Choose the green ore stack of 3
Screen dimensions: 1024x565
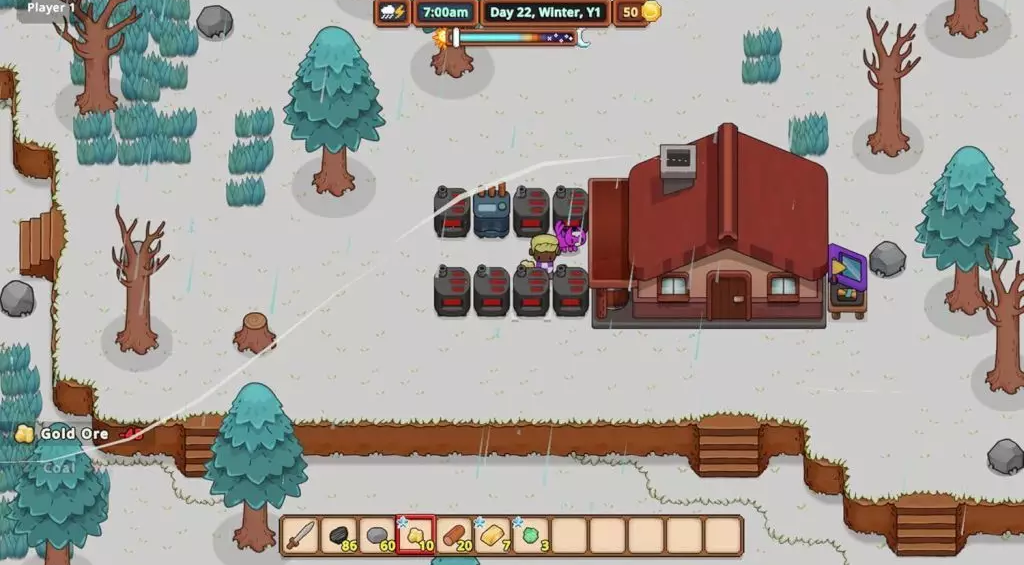click(x=530, y=536)
